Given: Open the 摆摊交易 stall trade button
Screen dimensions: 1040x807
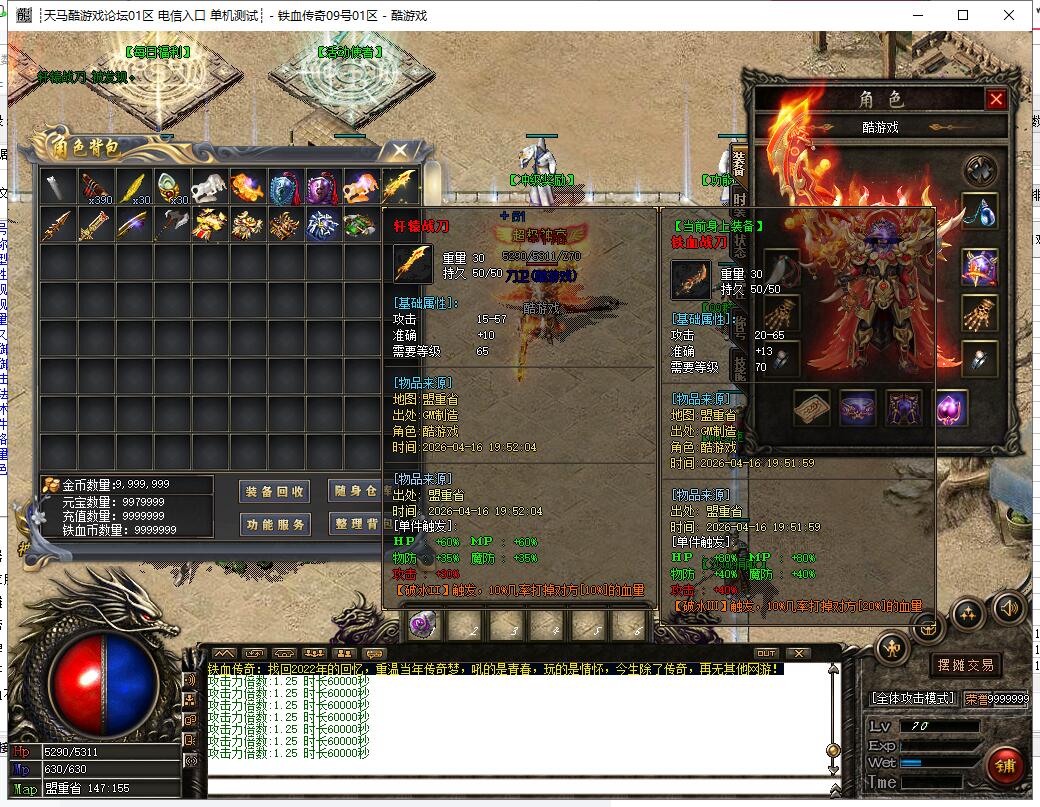Looking at the screenshot, I should (964, 665).
